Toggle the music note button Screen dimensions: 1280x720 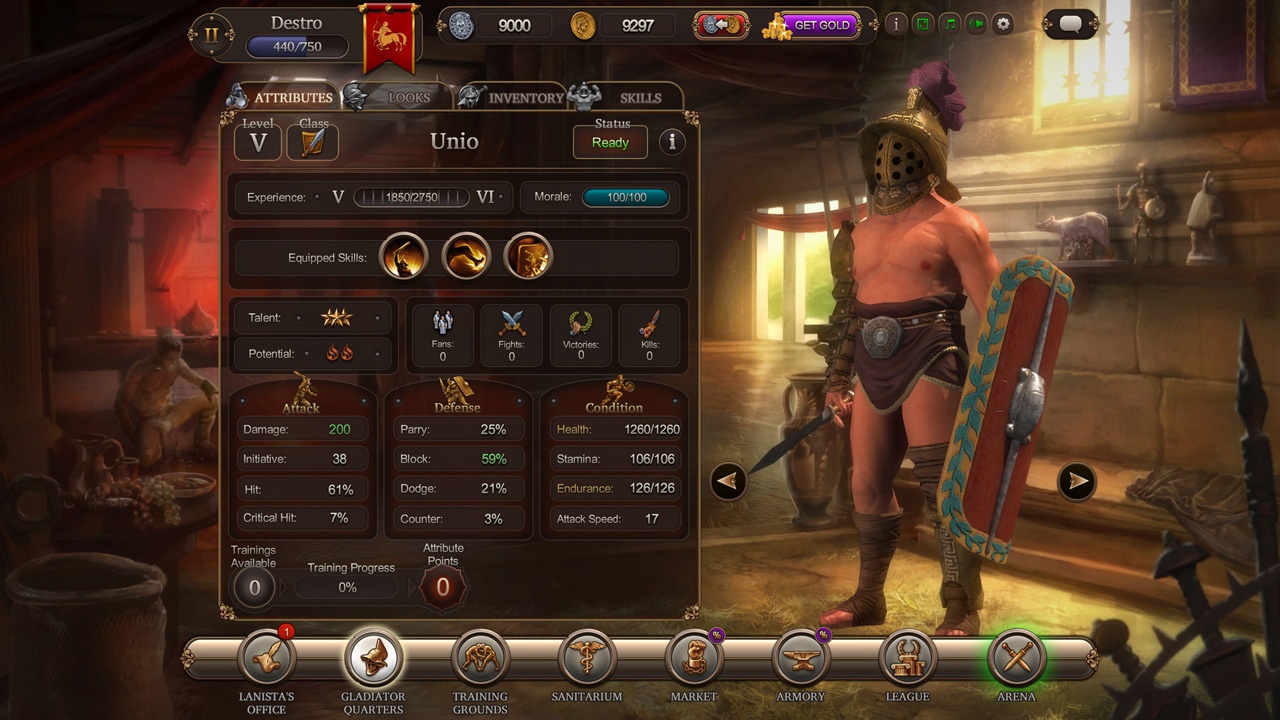pos(950,24)
